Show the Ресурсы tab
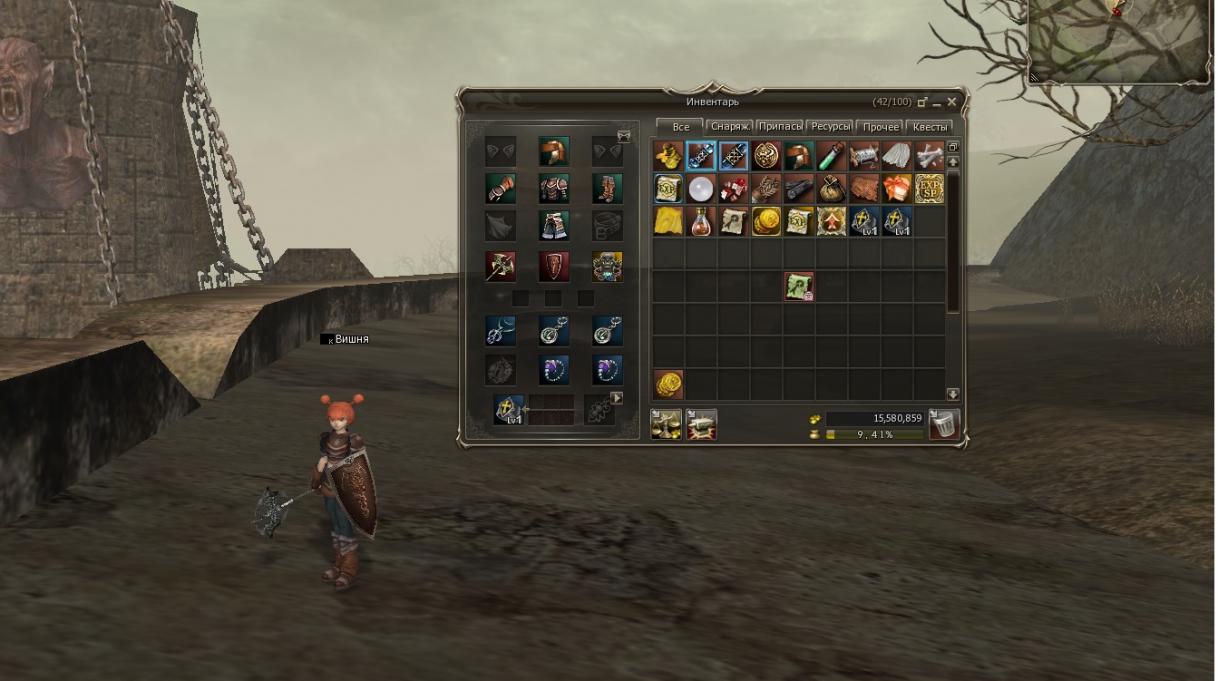This screenshot has width=1218, height=681. 830,127
